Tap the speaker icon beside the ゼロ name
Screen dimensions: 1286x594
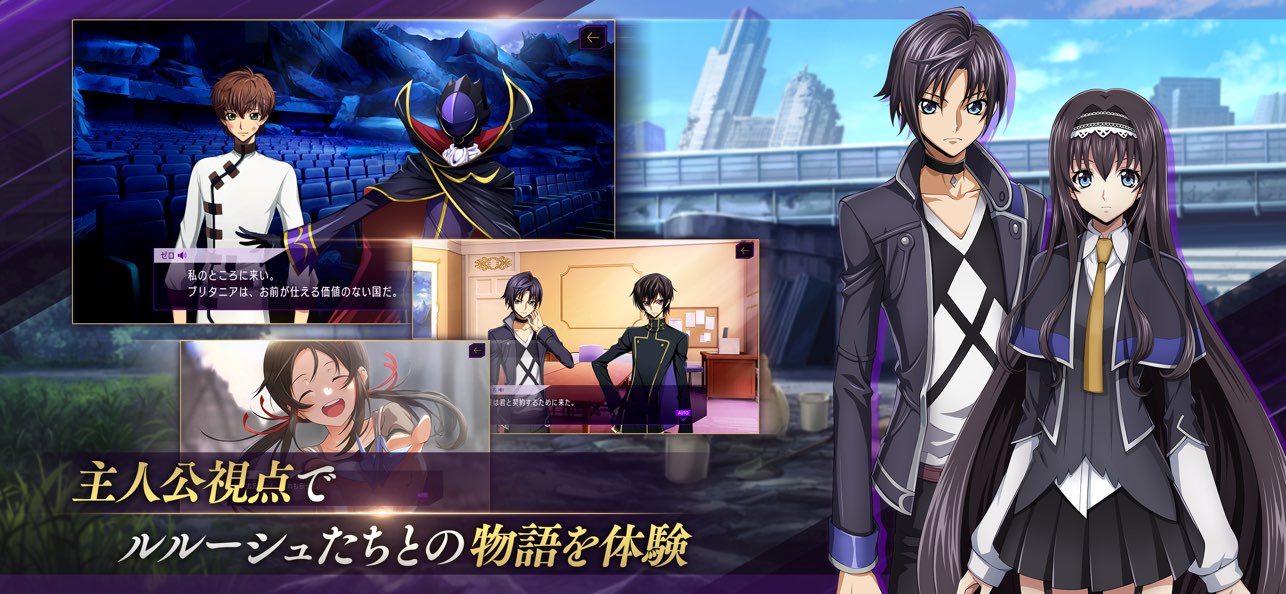pos(183,256)
